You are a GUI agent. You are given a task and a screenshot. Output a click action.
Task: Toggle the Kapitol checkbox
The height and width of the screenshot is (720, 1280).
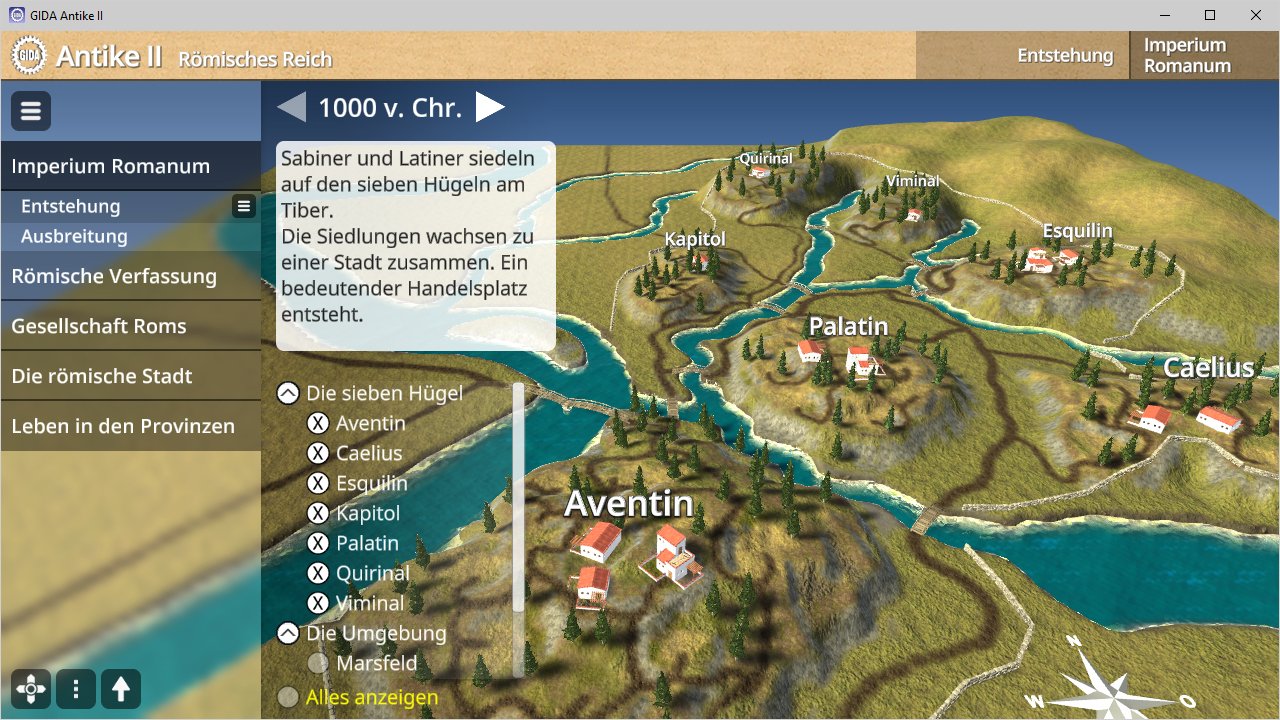pyautogui.click(x=318, y=513)
